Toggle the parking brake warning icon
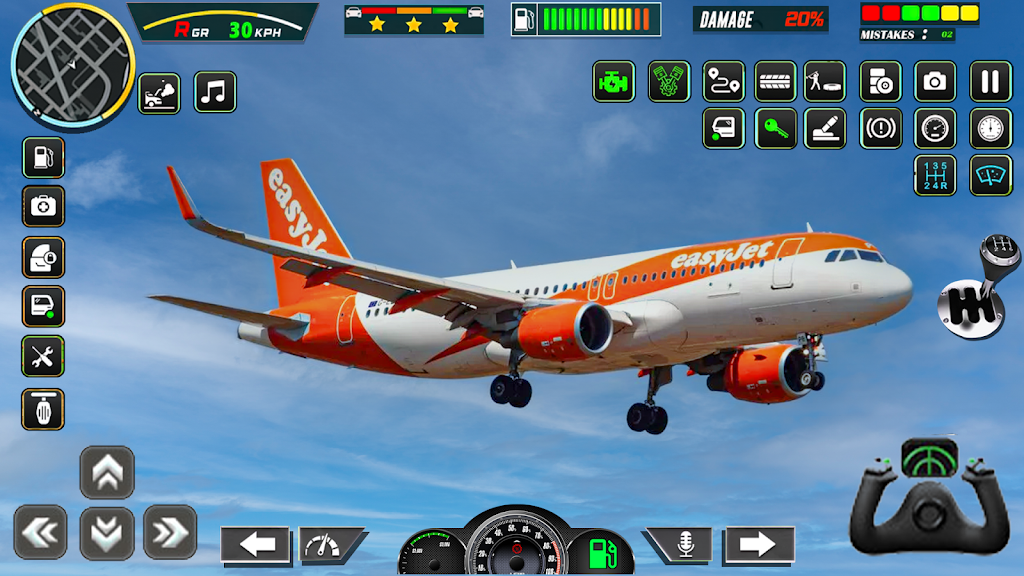Screen dimensions: 1024x576 click(x=881, y=128)
